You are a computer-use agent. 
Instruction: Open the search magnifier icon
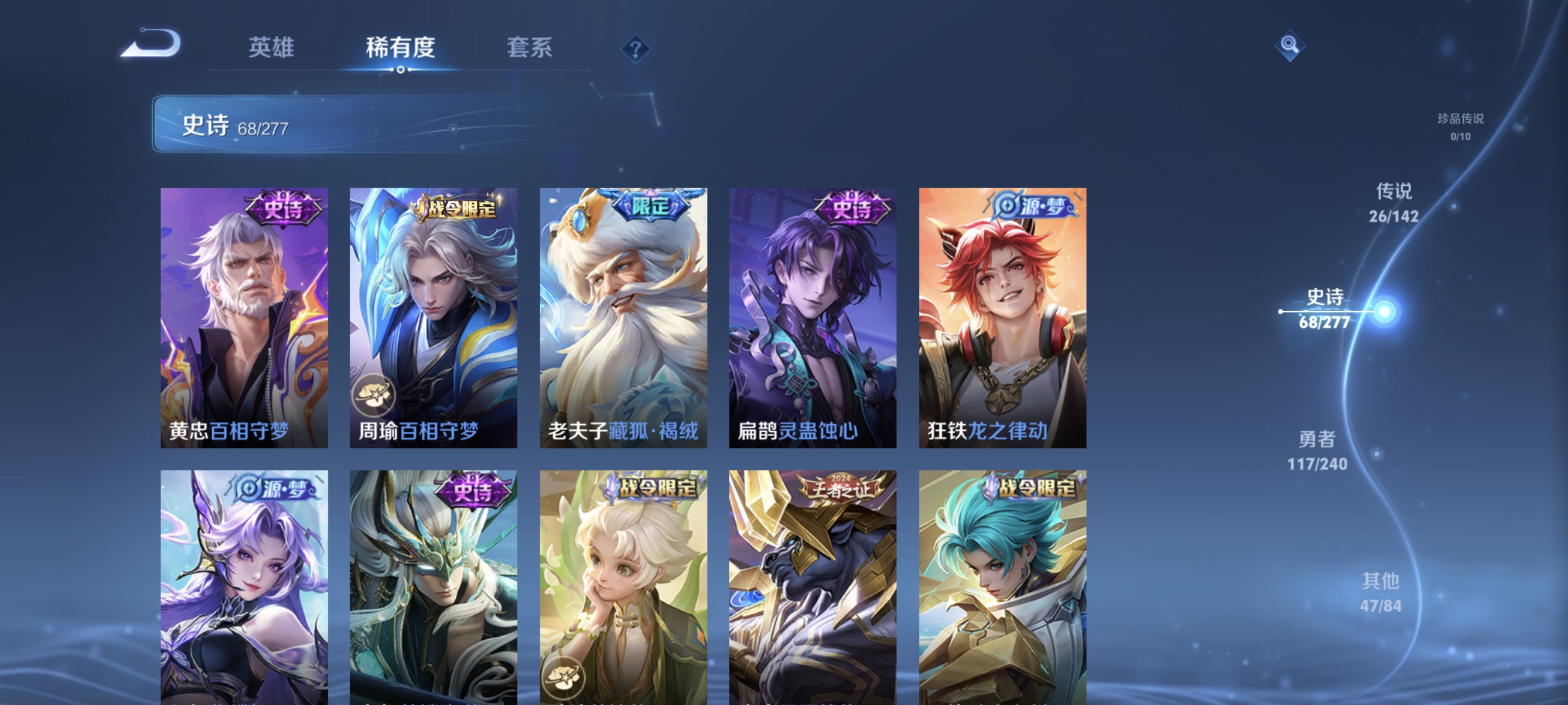coord(1290,45)
